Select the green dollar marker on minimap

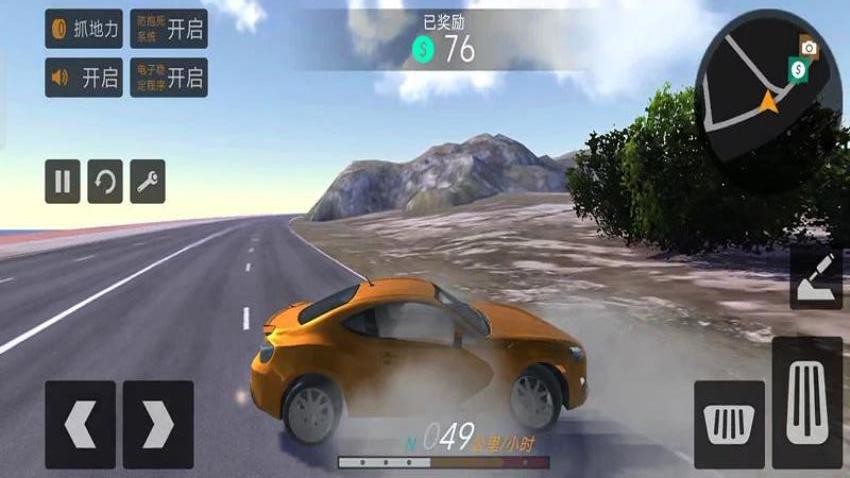tap(798, 69)
